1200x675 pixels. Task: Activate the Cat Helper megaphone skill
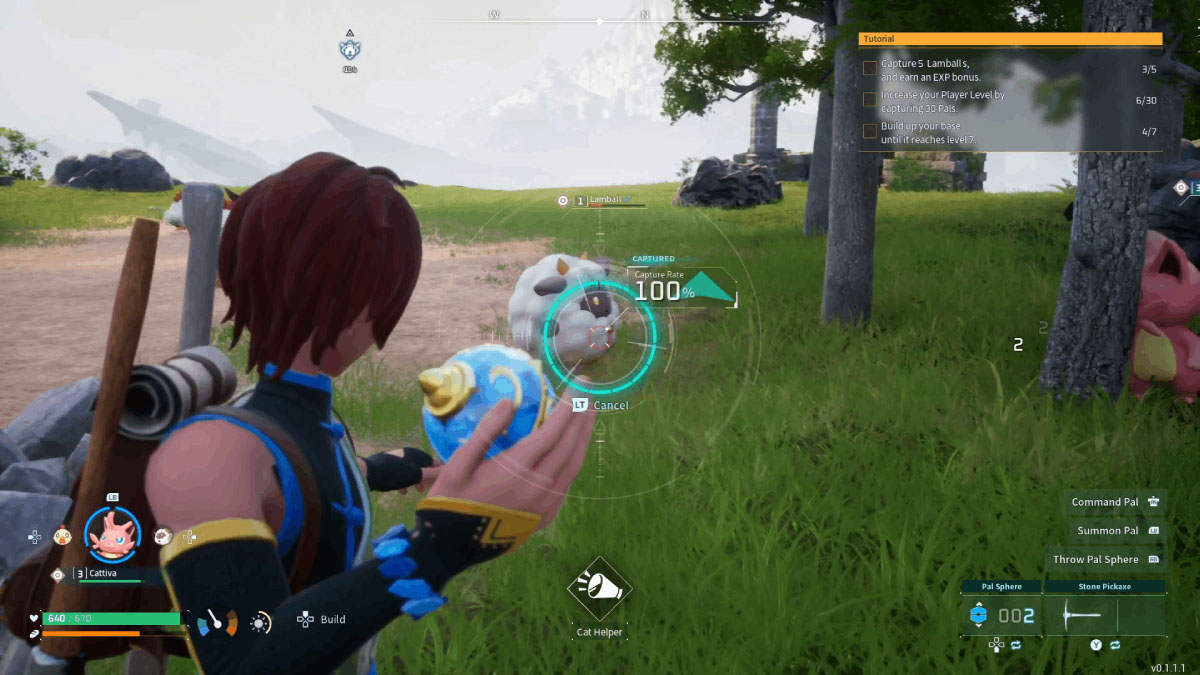click(599, 589)
